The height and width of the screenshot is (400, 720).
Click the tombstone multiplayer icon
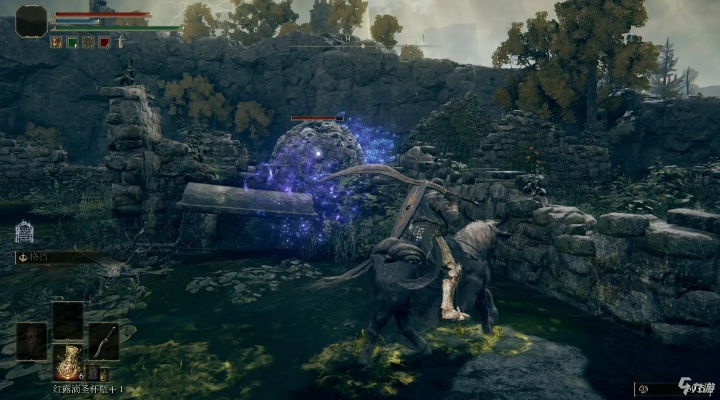click(23, 233)
